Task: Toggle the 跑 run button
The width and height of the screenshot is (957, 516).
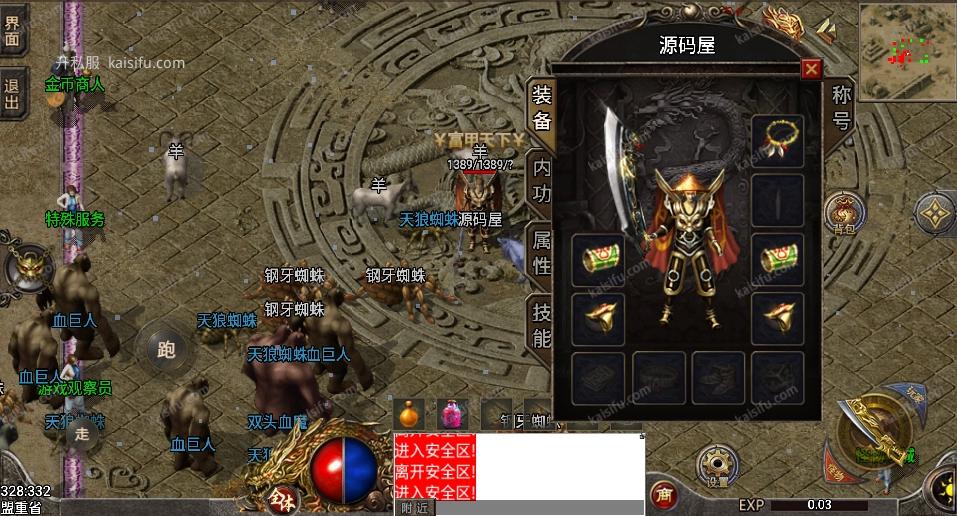Action: point(166,349)
